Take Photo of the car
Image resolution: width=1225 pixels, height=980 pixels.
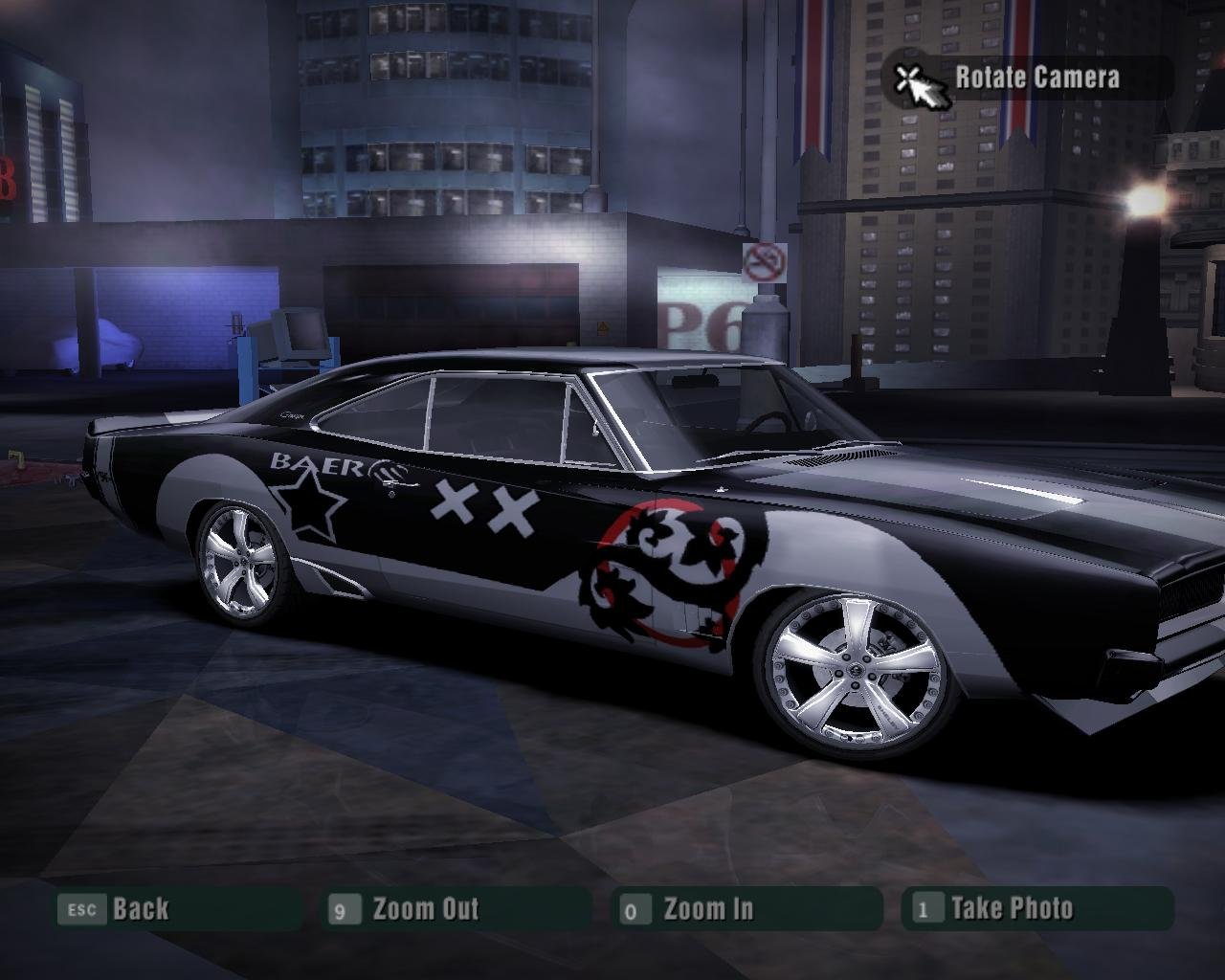point(1011,908)
